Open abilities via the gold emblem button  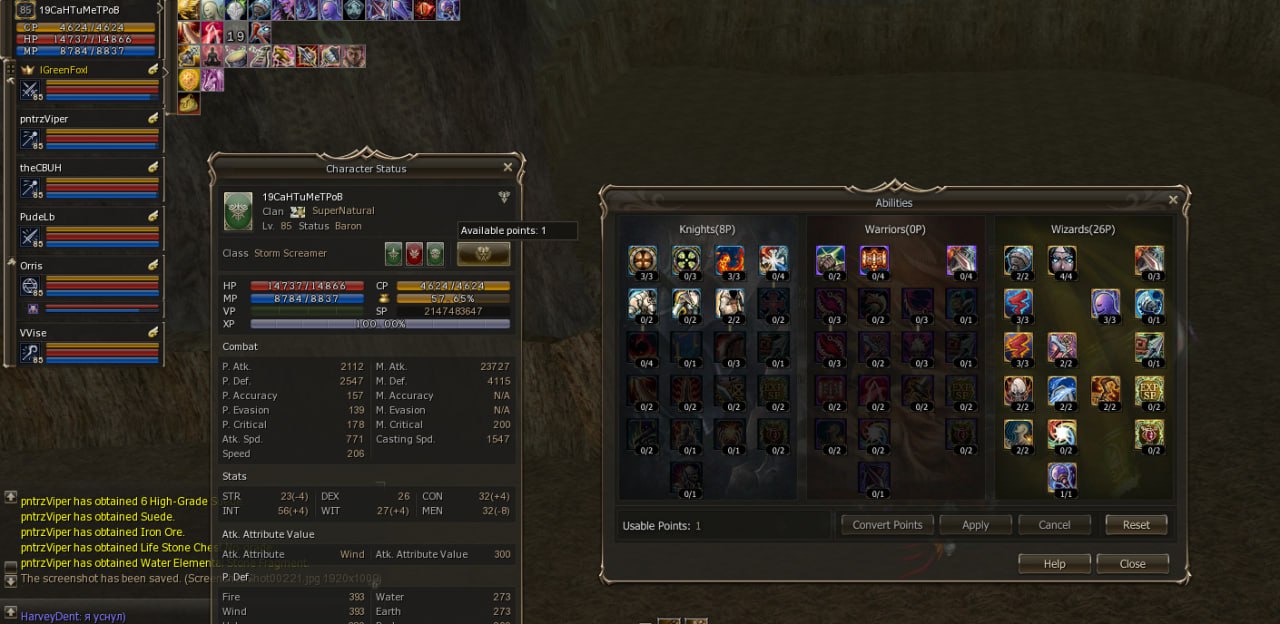pos(483,254)
